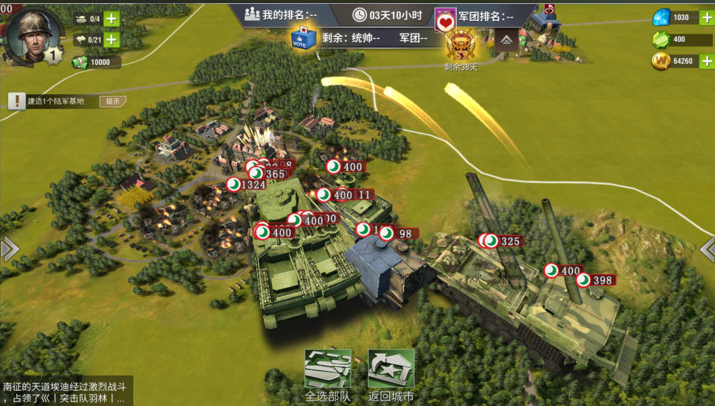
Task: Tap the 提示 hint button
Action: tap(113, 101)
